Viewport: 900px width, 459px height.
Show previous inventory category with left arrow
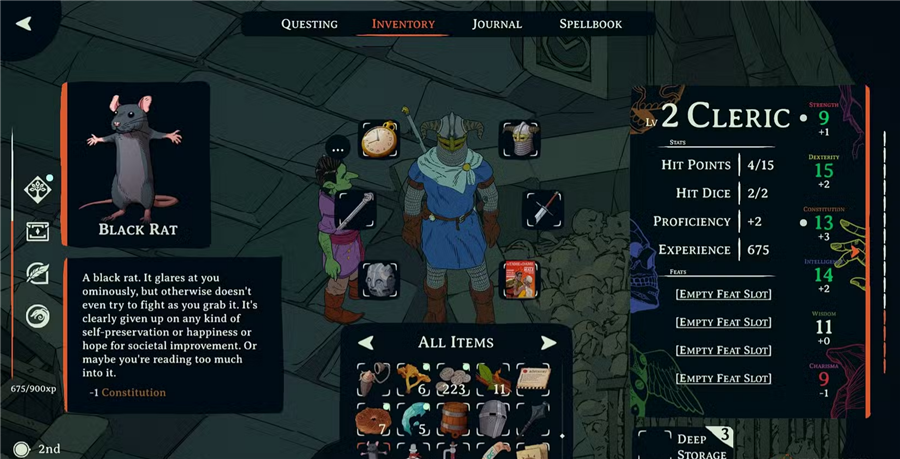[366, 343]
